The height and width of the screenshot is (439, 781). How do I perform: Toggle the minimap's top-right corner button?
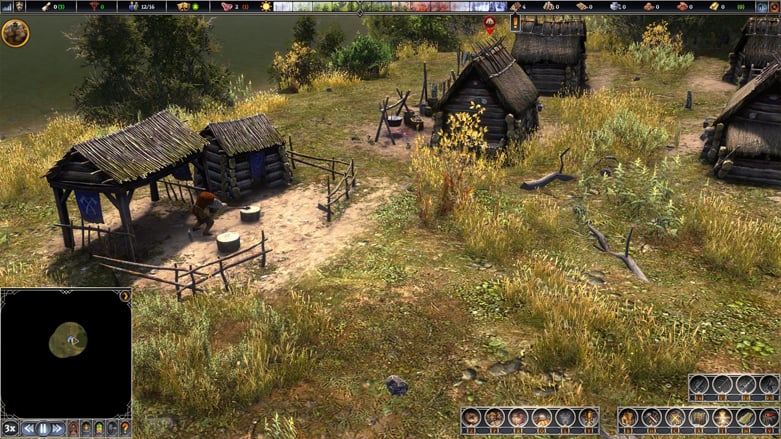(125, 296)
